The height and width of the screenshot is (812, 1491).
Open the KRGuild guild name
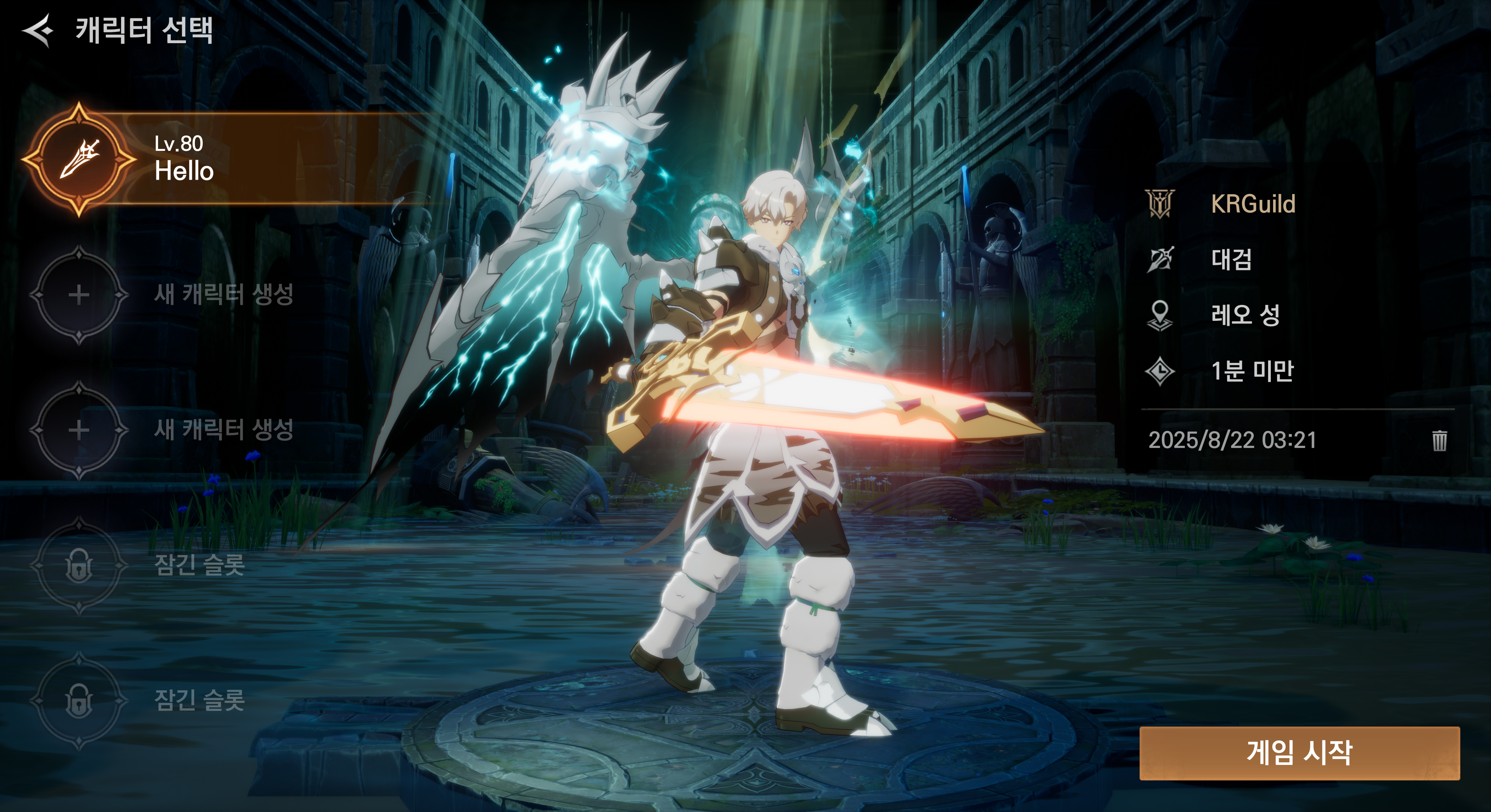coord(1252,204)
